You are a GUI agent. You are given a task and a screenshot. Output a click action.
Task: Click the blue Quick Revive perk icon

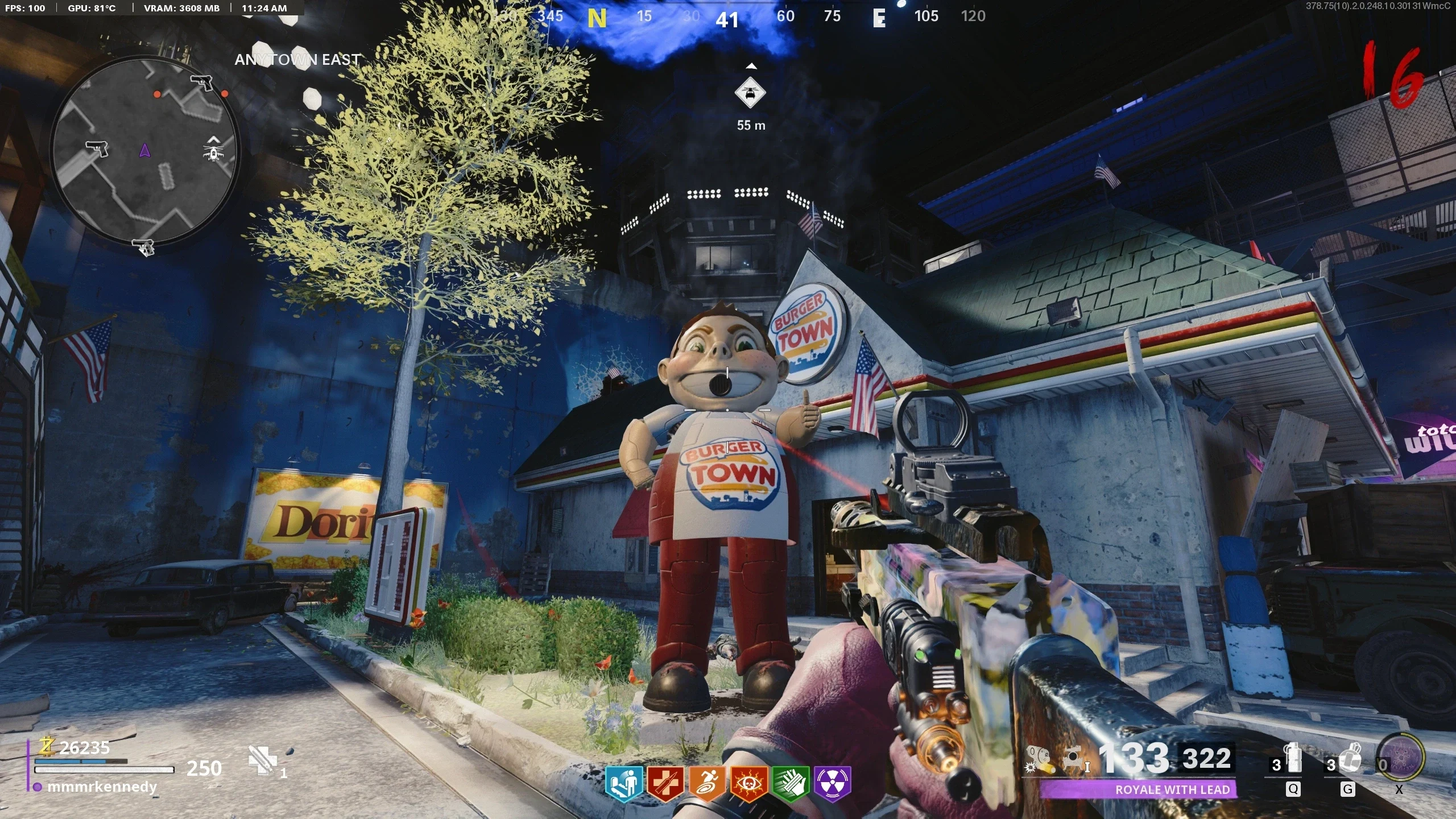(623, 783)
